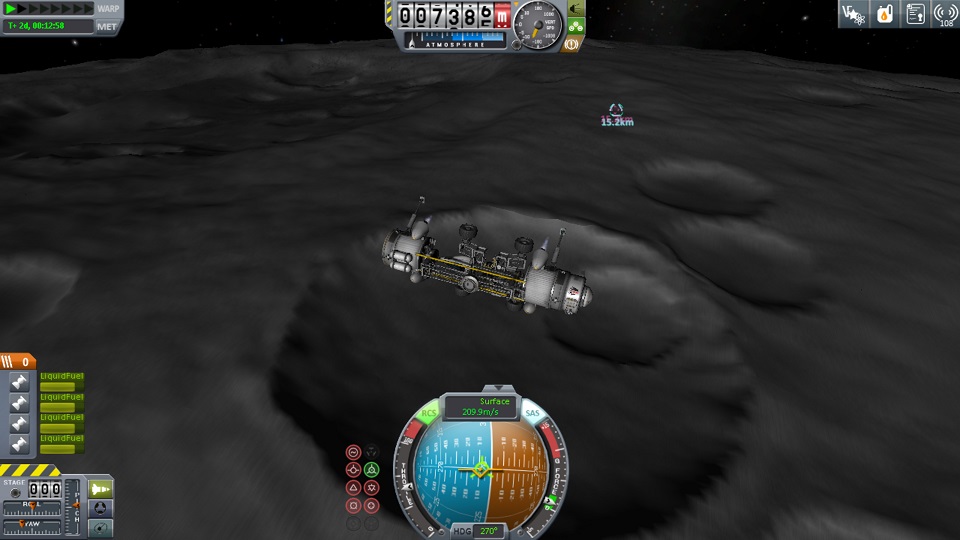Open the contracts clipboard app
The width and height of the screenshot is (960, 540).
tap(915, 14)
